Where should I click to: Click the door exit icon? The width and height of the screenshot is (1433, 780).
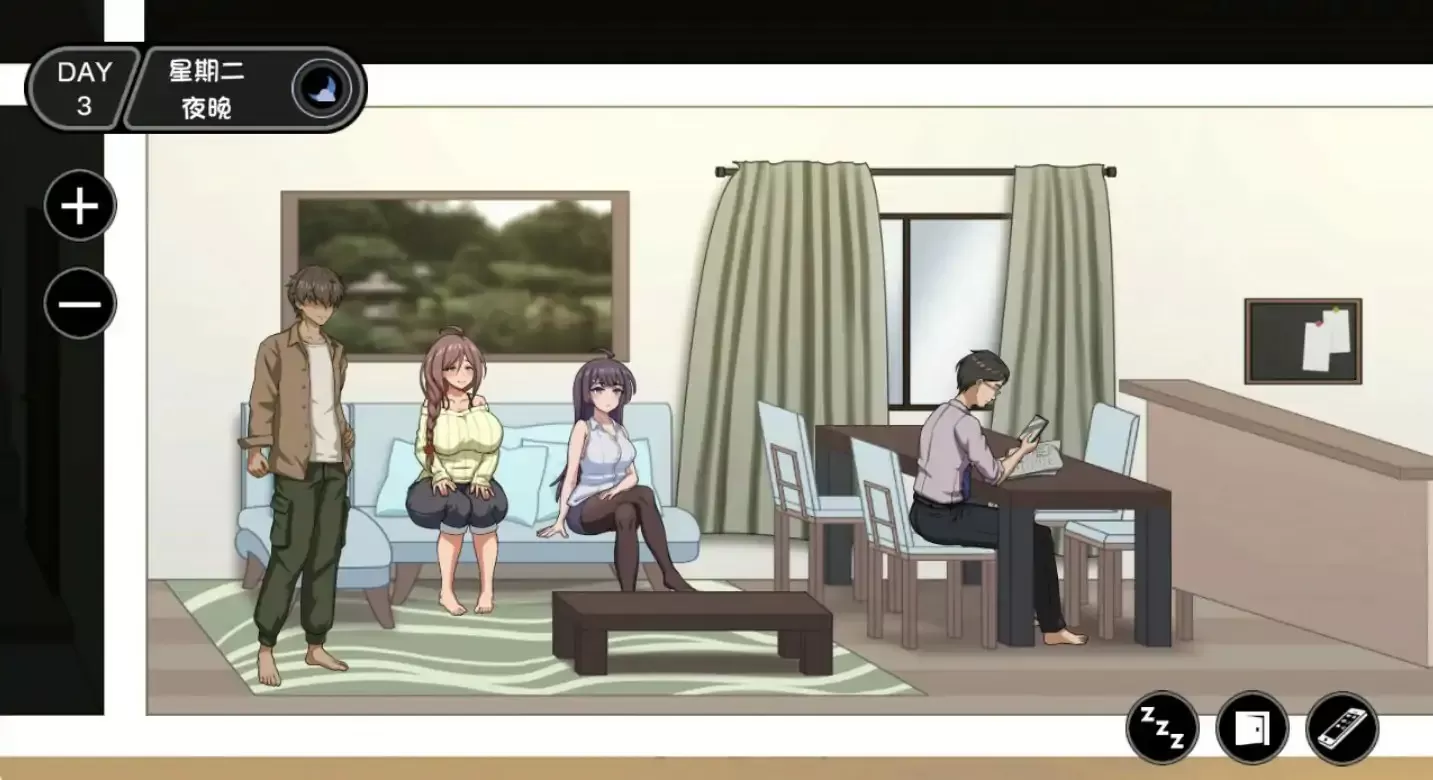[1253, 729]
